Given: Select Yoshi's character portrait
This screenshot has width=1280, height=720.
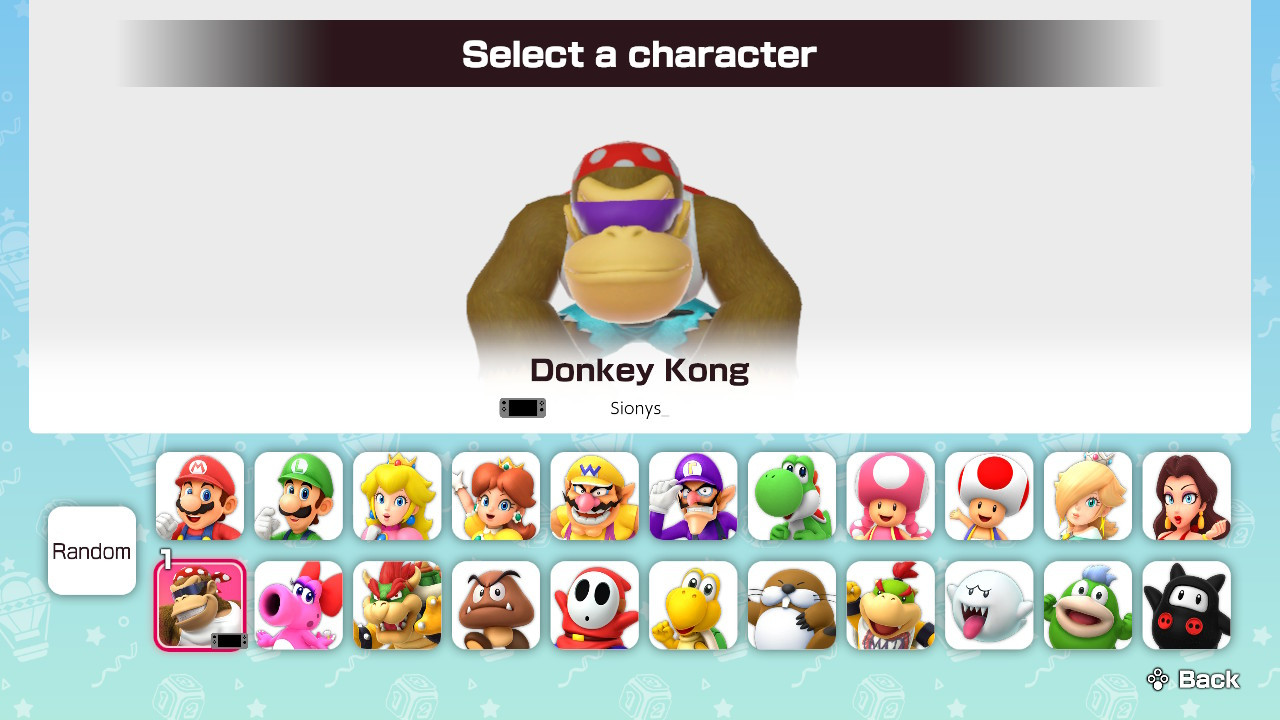Looking at the screenshot, I should tap(792, 497).
